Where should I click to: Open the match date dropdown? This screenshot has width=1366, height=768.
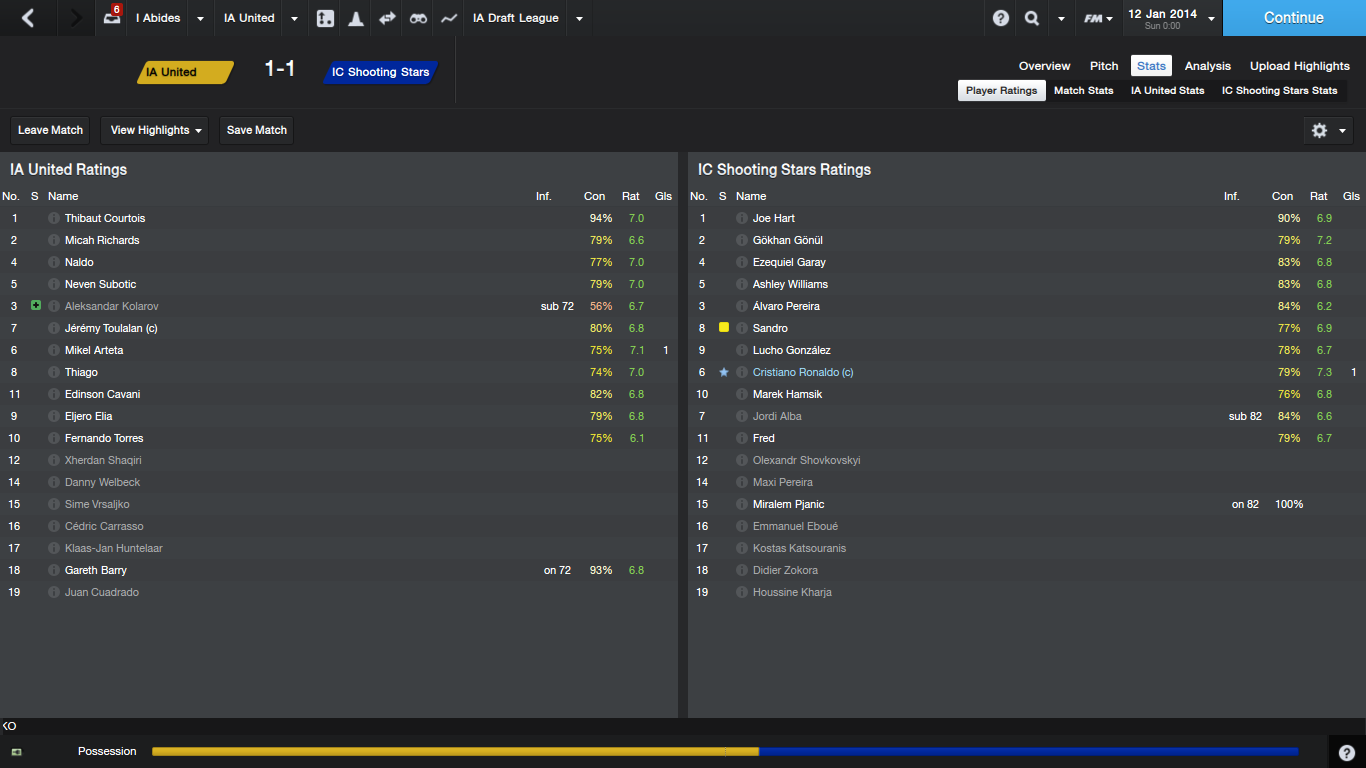pyautogui.click(x=1210, y=18)
